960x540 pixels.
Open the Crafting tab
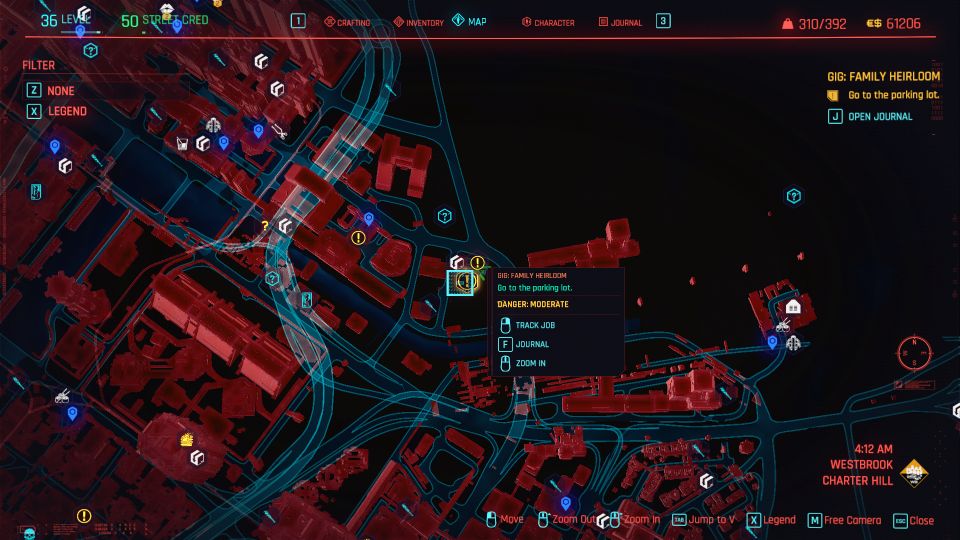[346, 22]
